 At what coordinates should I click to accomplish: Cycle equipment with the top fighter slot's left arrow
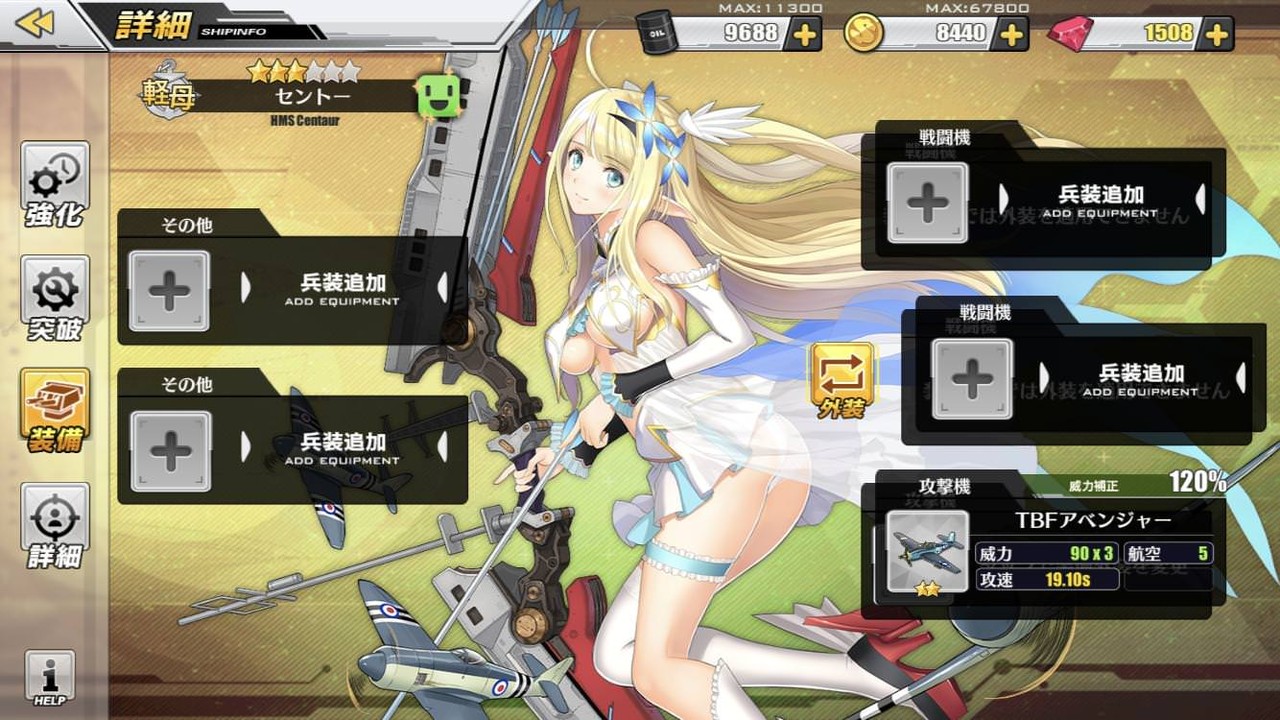[1005, 200]
